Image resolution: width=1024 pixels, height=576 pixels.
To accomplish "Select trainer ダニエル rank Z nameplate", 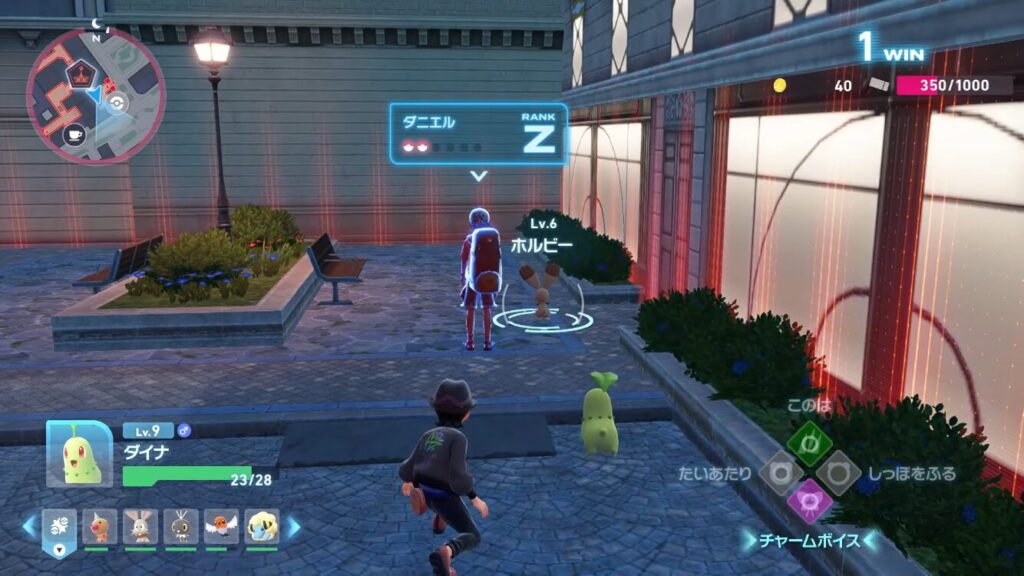I will pos(479,134).
